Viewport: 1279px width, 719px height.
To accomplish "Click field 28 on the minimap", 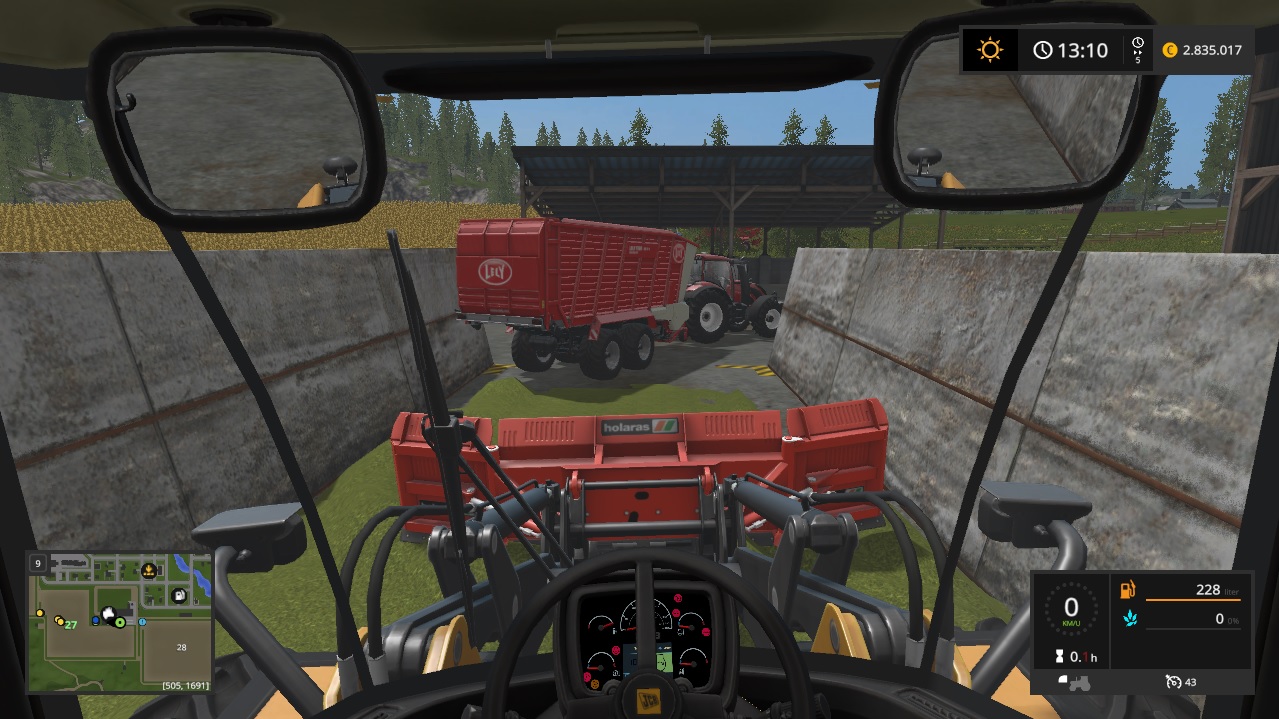I will pyautogui.click(x=181, y=647).
